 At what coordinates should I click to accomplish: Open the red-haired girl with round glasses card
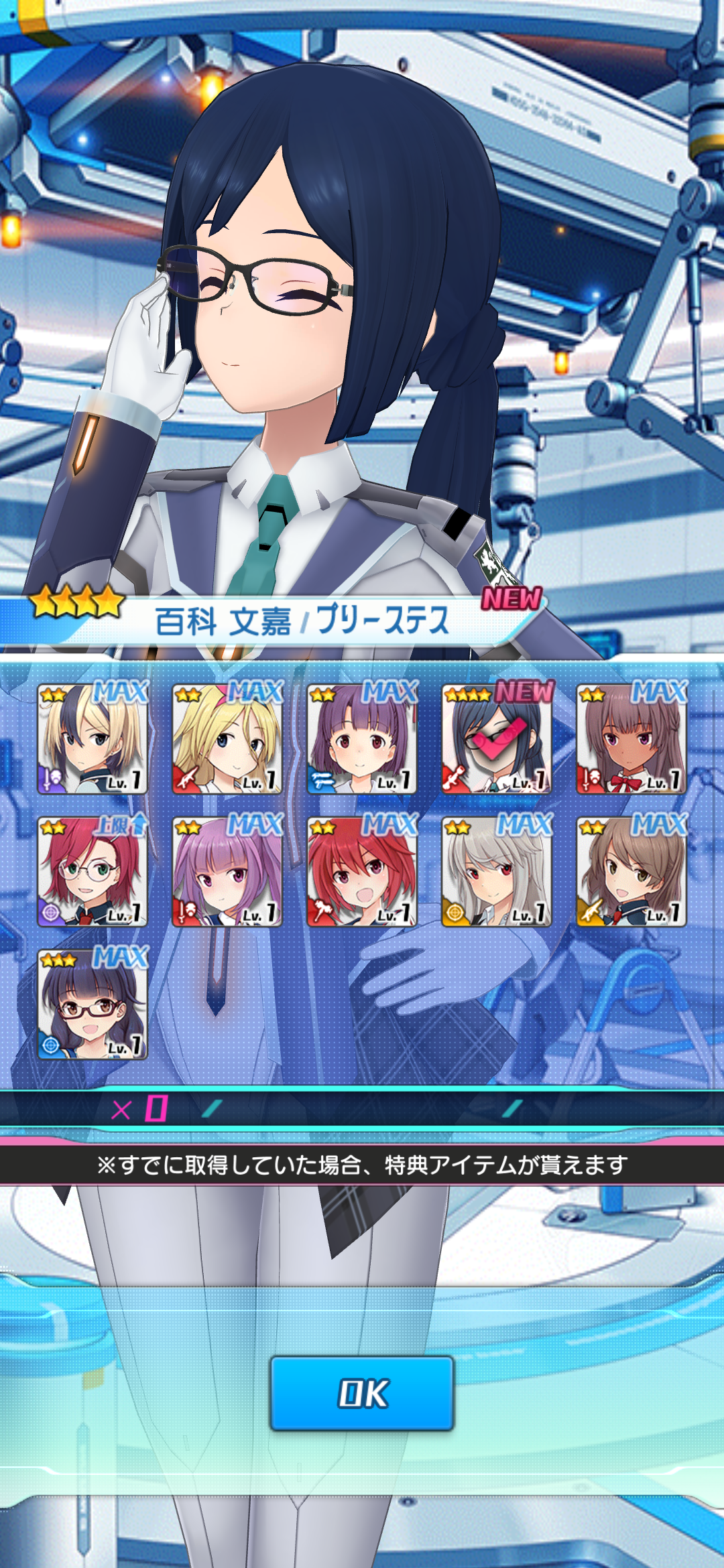[93, 872]
